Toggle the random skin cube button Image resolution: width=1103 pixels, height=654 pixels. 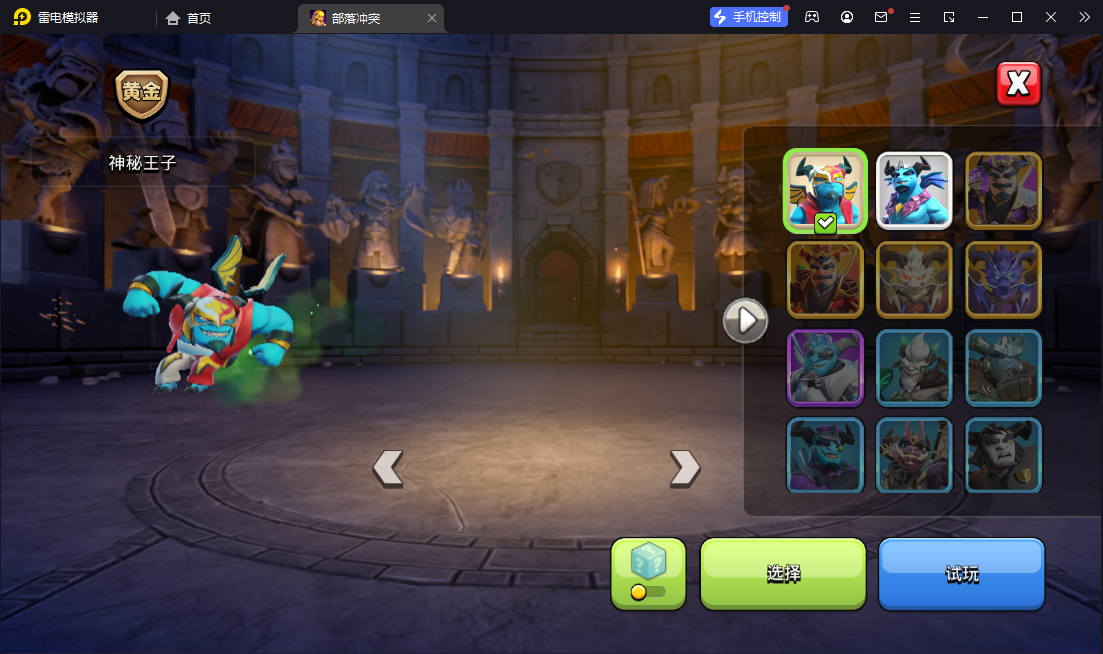click(x=648, y=573)
